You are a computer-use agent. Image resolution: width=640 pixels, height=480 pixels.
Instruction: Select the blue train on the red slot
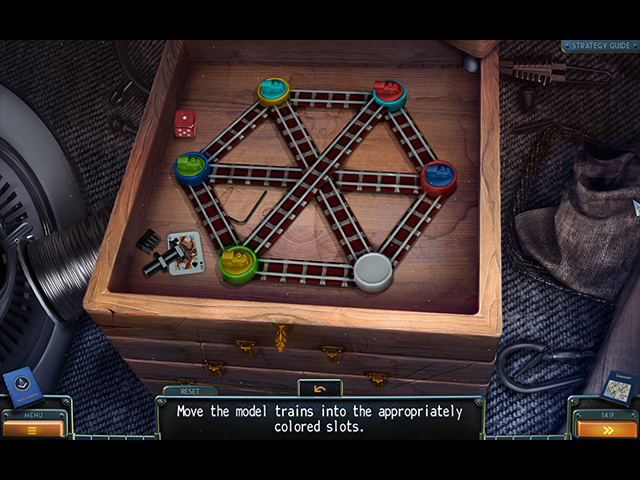point(438,176)
